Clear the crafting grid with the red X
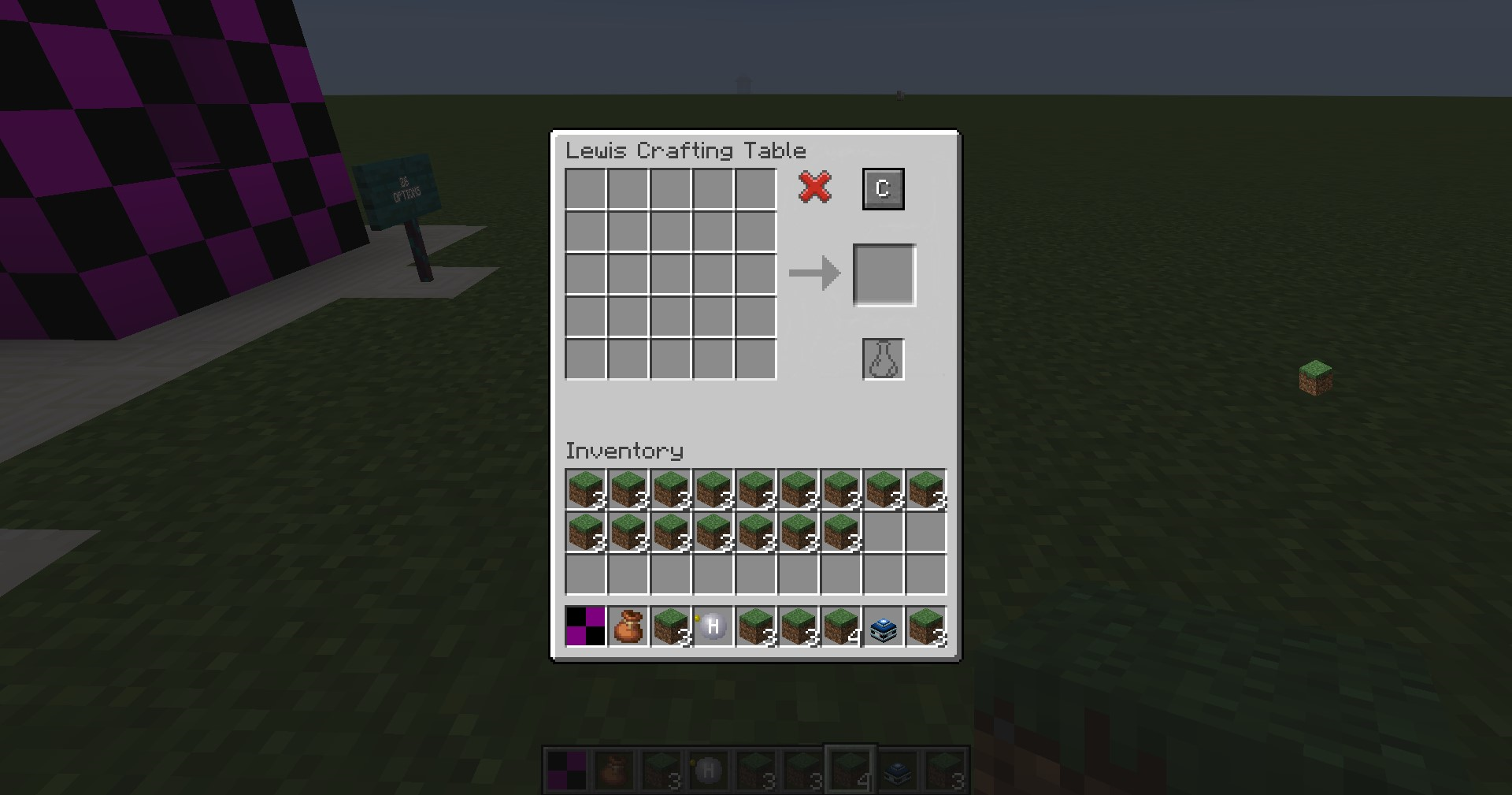Screen dimensions: 1512x795 pyautogui.click(x=814, y=188)
